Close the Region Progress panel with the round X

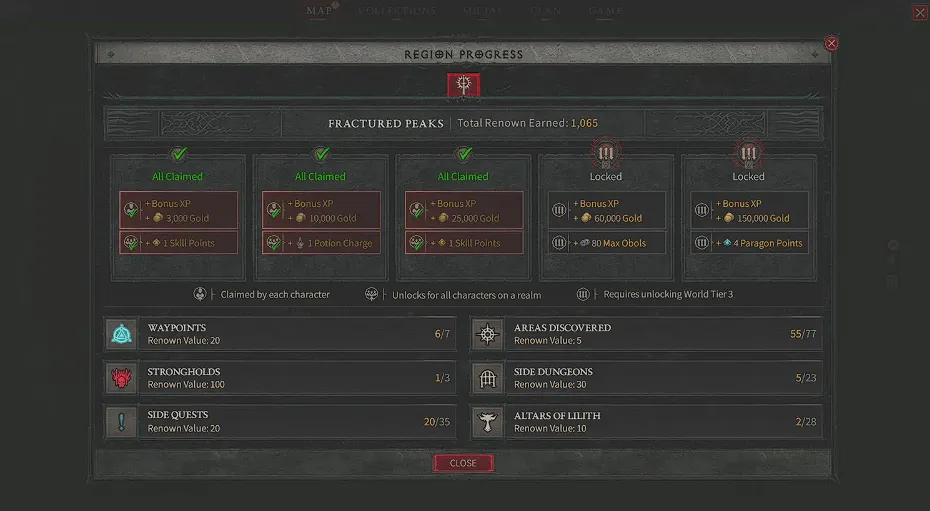click(x=831, y=43)
